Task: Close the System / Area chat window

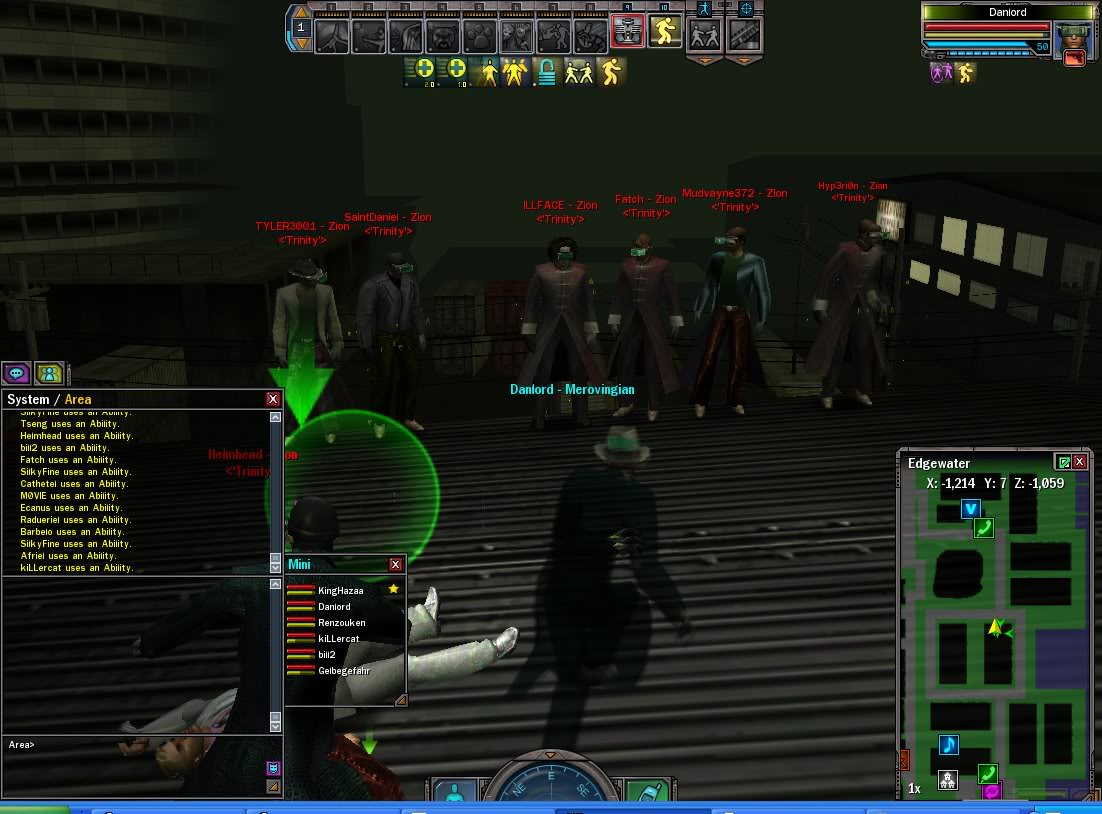Action: tap(273, 399)
